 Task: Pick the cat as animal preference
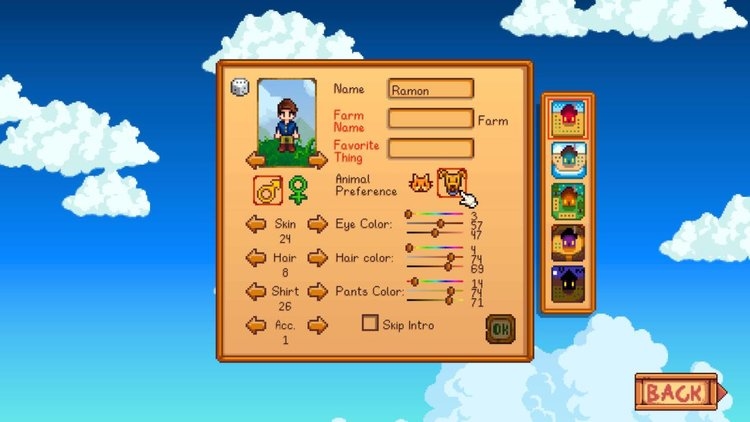421,183
